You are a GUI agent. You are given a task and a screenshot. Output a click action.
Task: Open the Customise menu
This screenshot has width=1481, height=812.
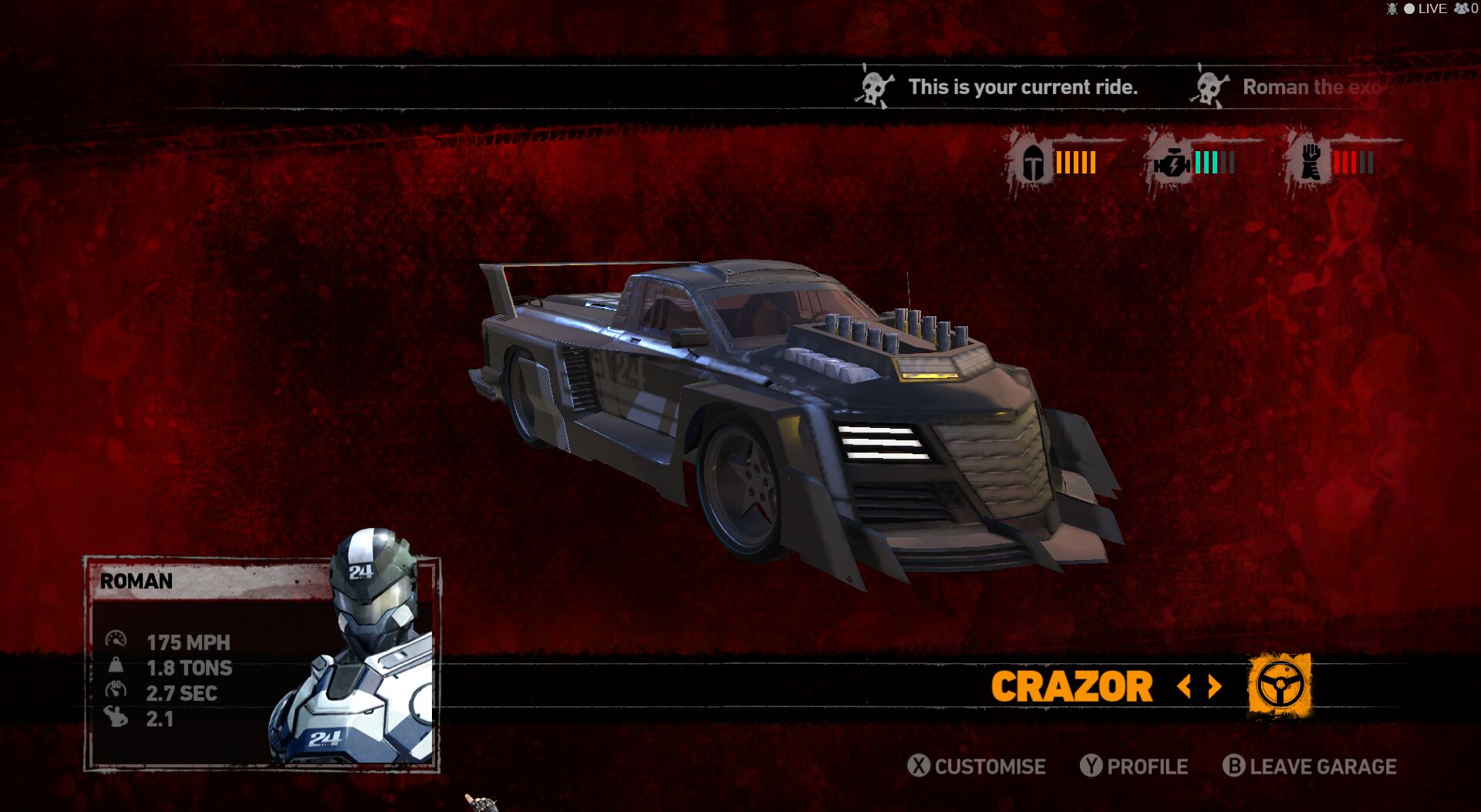click(x=977, y=767)
